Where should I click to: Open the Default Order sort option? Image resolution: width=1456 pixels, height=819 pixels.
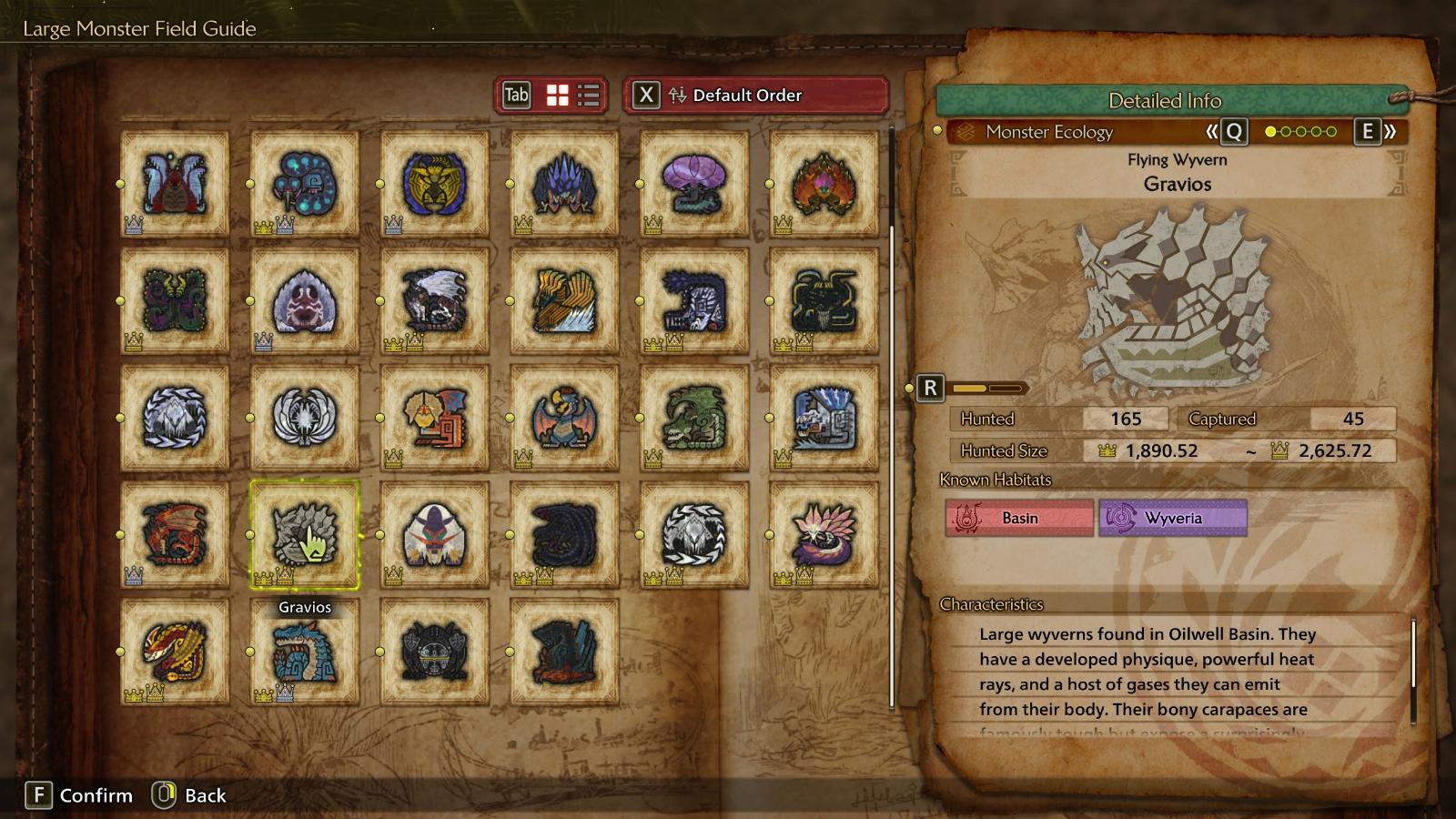(755, 96)
